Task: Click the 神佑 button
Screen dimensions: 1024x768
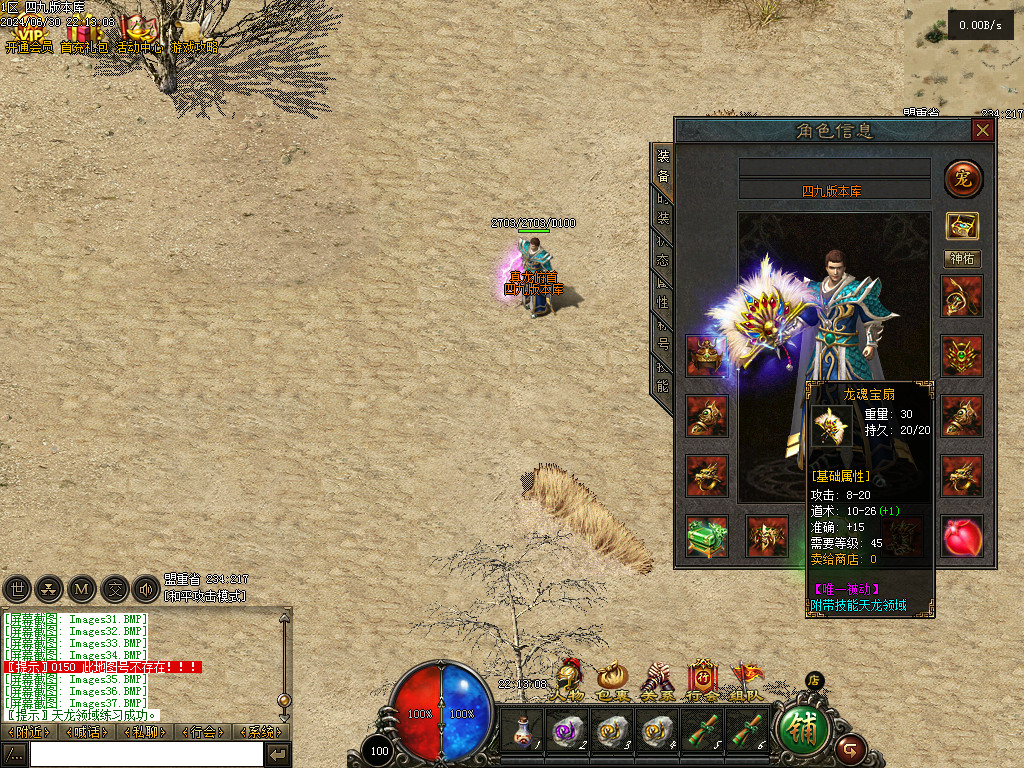Action: point(963,259)
